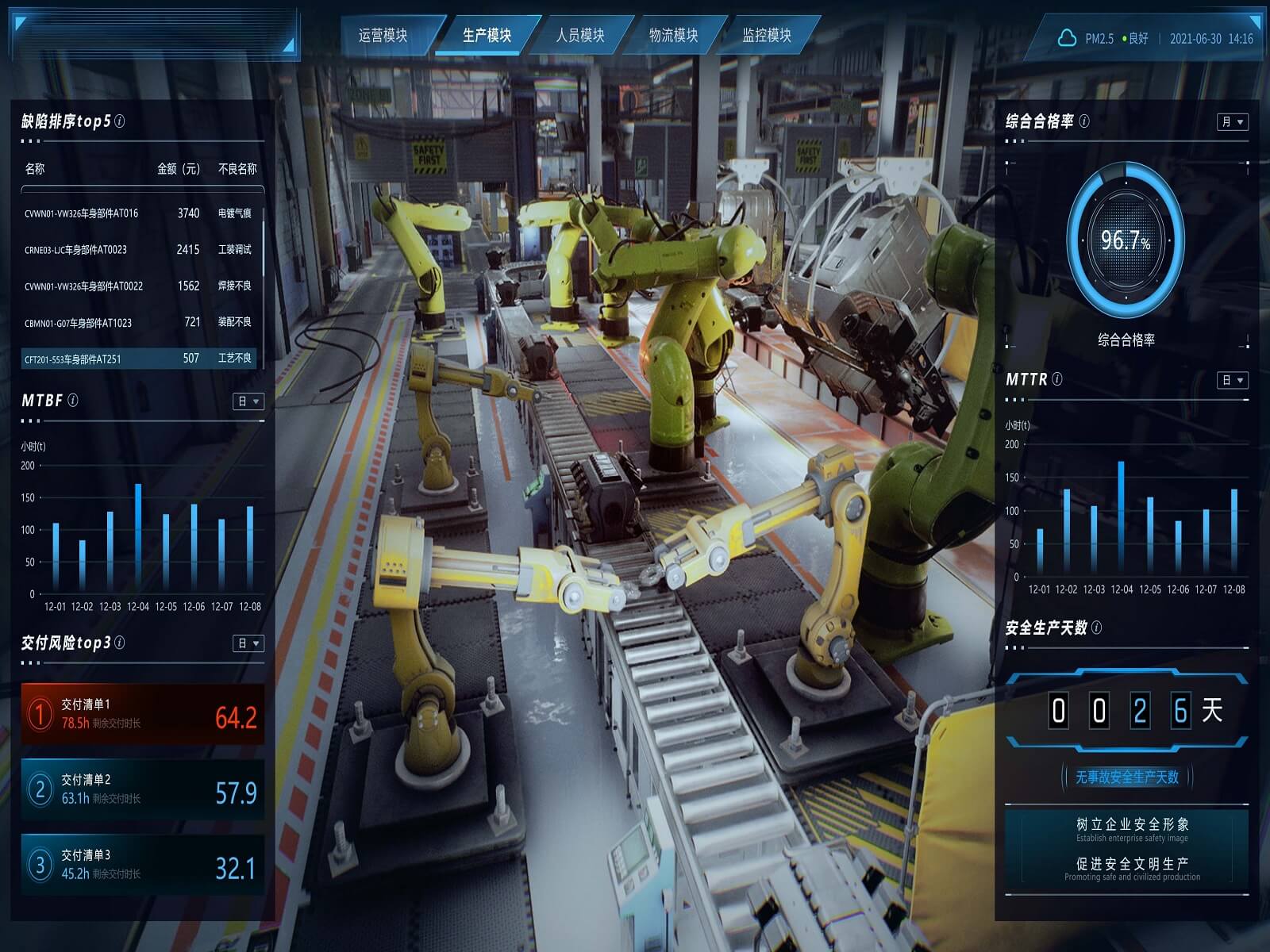Open the 交付风险top3 period dropdown
The height and width of the screenshot is (952, 1270).
(248, 643)
